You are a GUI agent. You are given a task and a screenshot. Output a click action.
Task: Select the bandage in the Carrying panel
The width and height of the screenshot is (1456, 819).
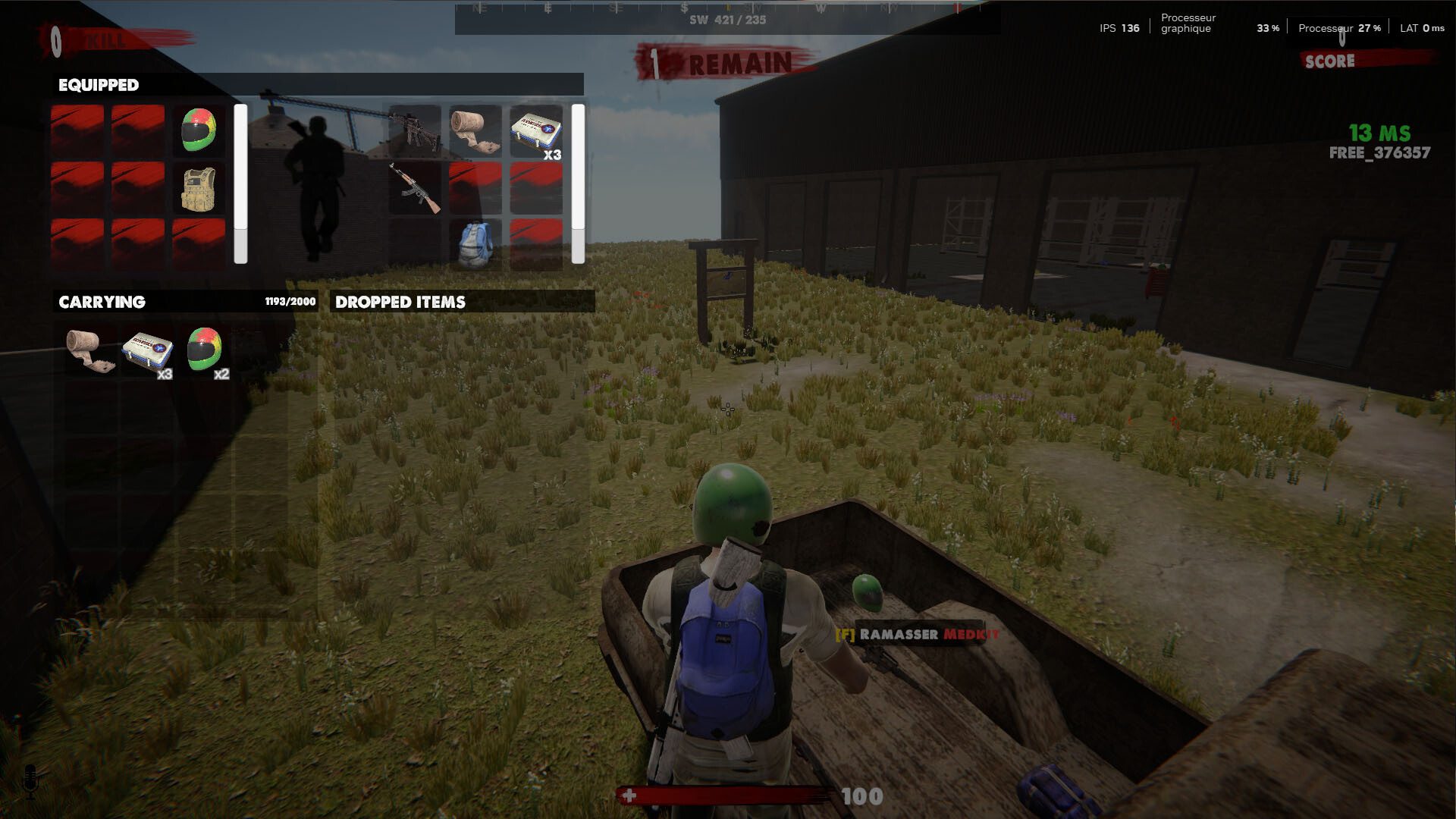point(93,350)
